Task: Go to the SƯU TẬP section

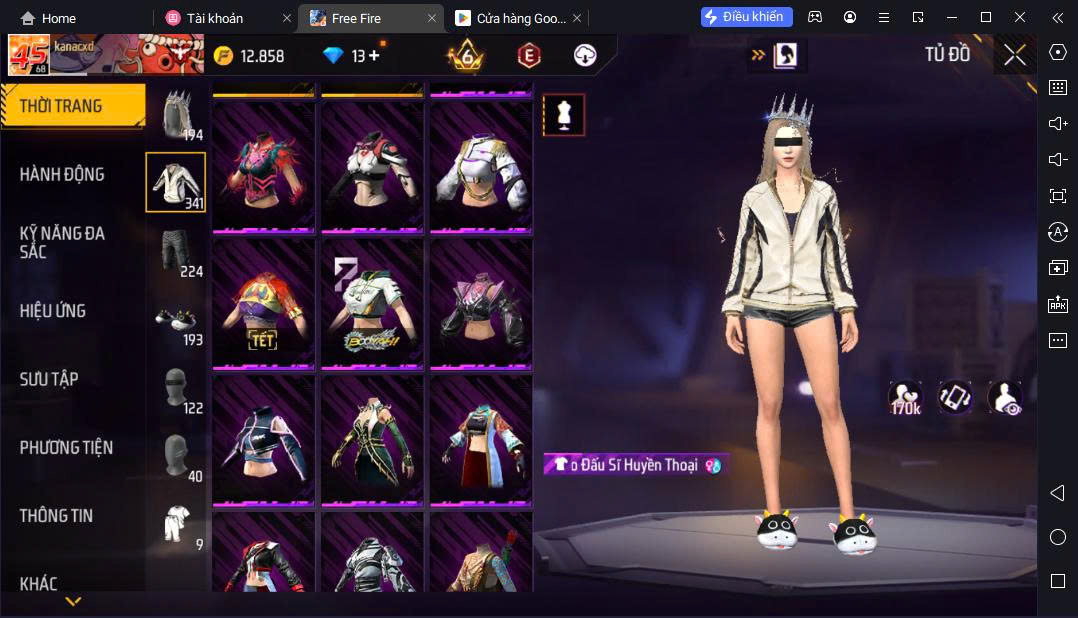Action: pos(49,379)
